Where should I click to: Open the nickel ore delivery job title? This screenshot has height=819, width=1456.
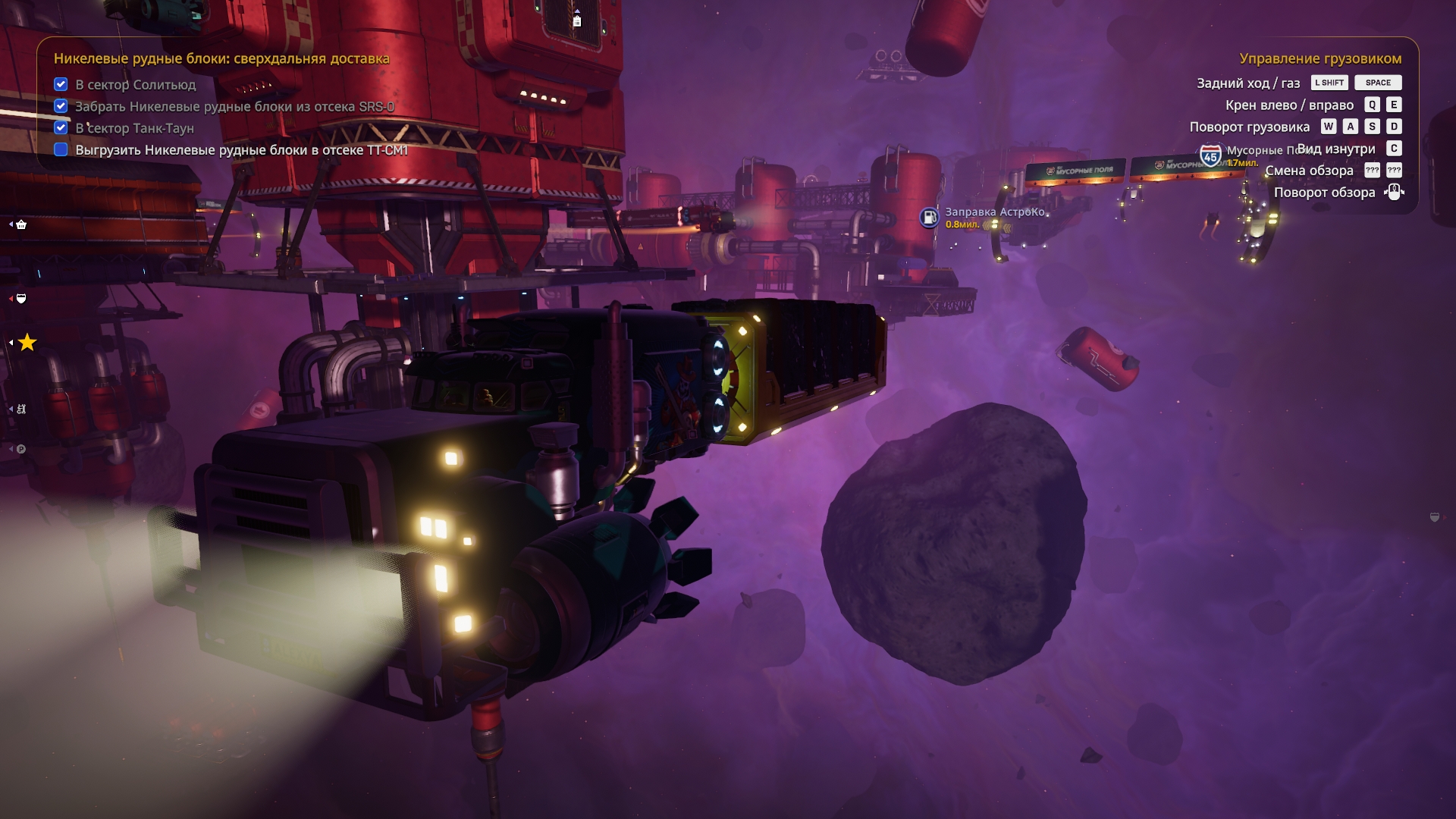pos(221,58)
